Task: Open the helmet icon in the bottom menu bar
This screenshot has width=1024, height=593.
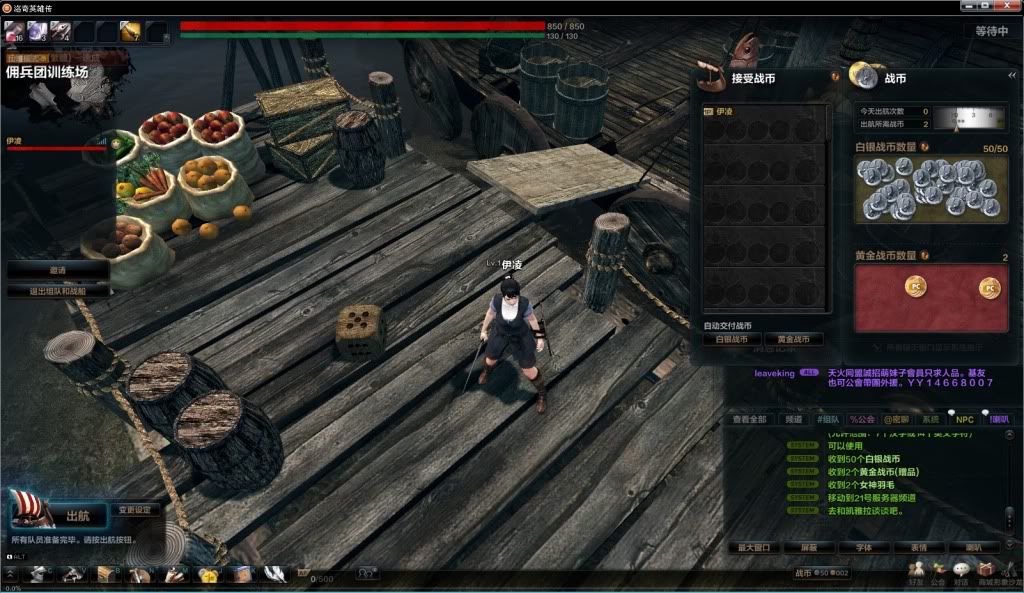Action: coord(39,574)
